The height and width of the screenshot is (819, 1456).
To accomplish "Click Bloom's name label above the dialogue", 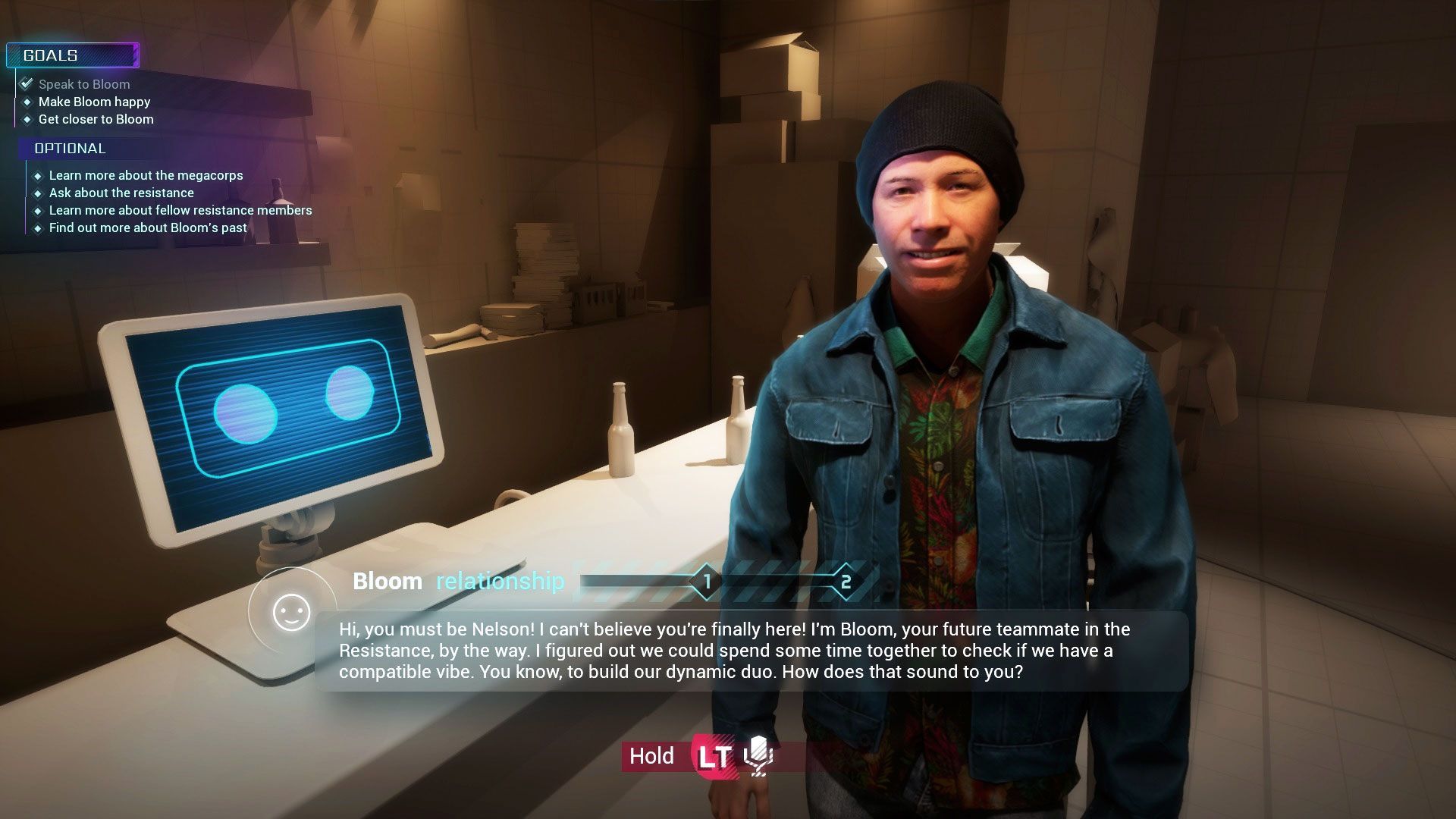I will 388,581.
